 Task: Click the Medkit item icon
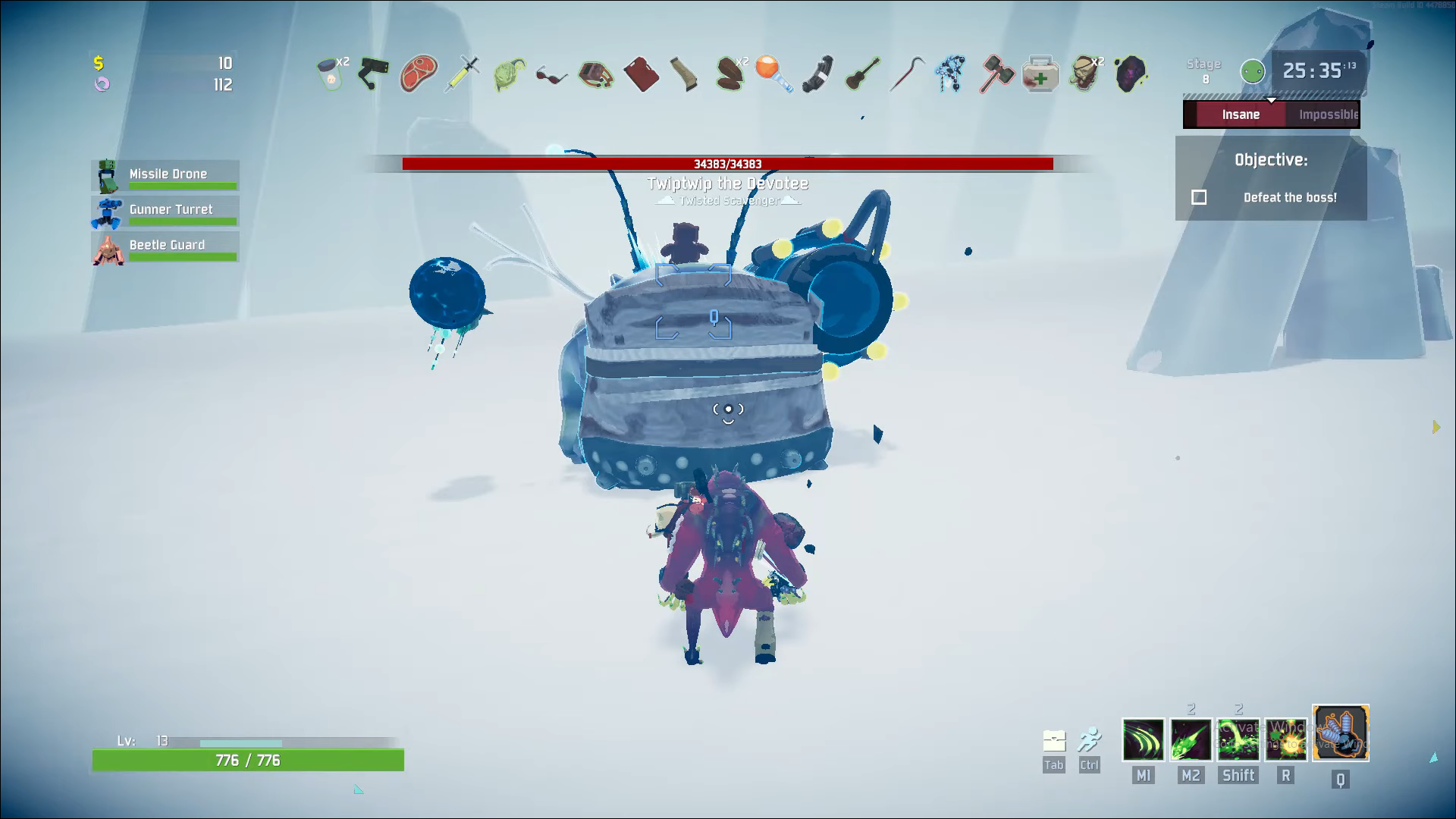[x=1040, y=74]
